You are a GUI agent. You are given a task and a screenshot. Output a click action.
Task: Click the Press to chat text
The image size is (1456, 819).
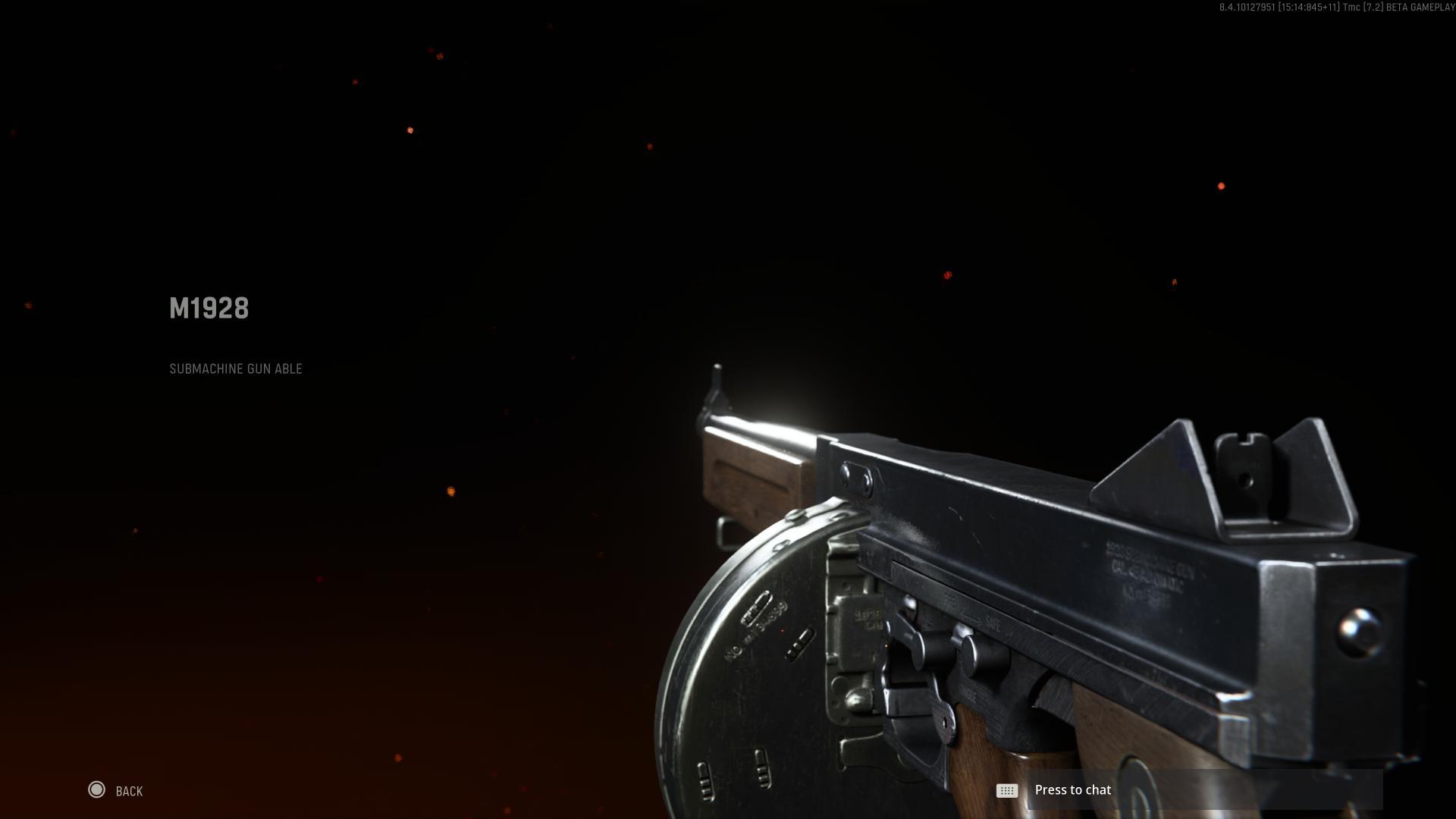(x=1073, y=789)
